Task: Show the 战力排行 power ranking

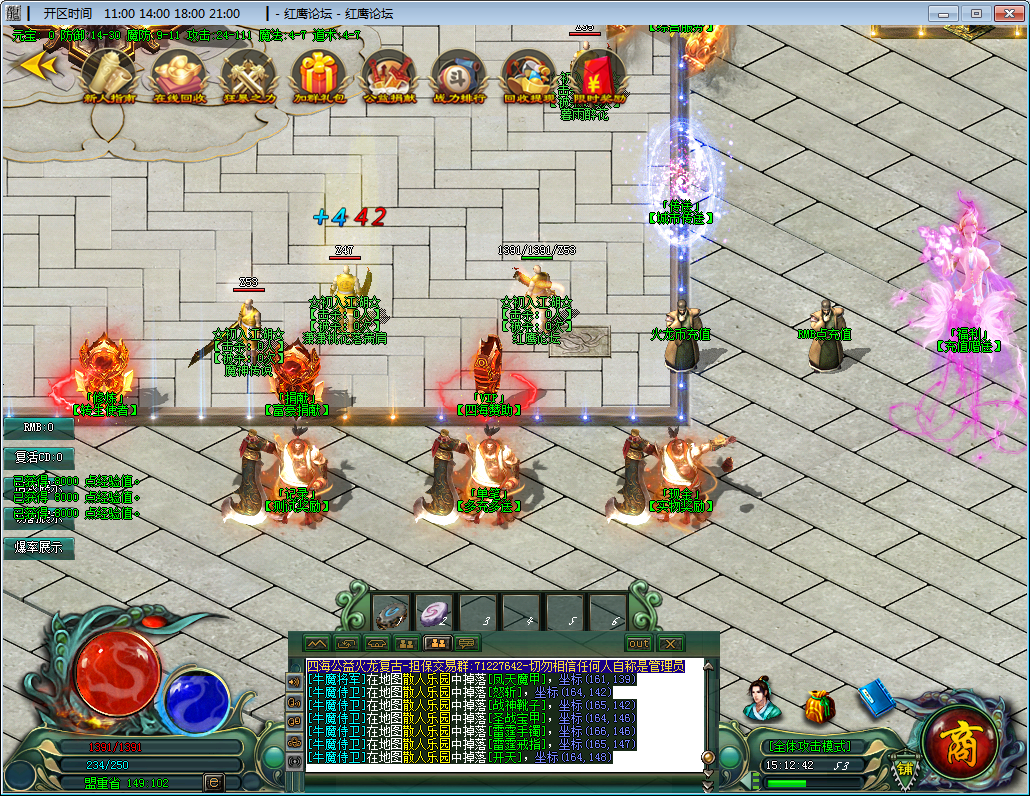Action: pyautogui.click(x=458, y=73)
